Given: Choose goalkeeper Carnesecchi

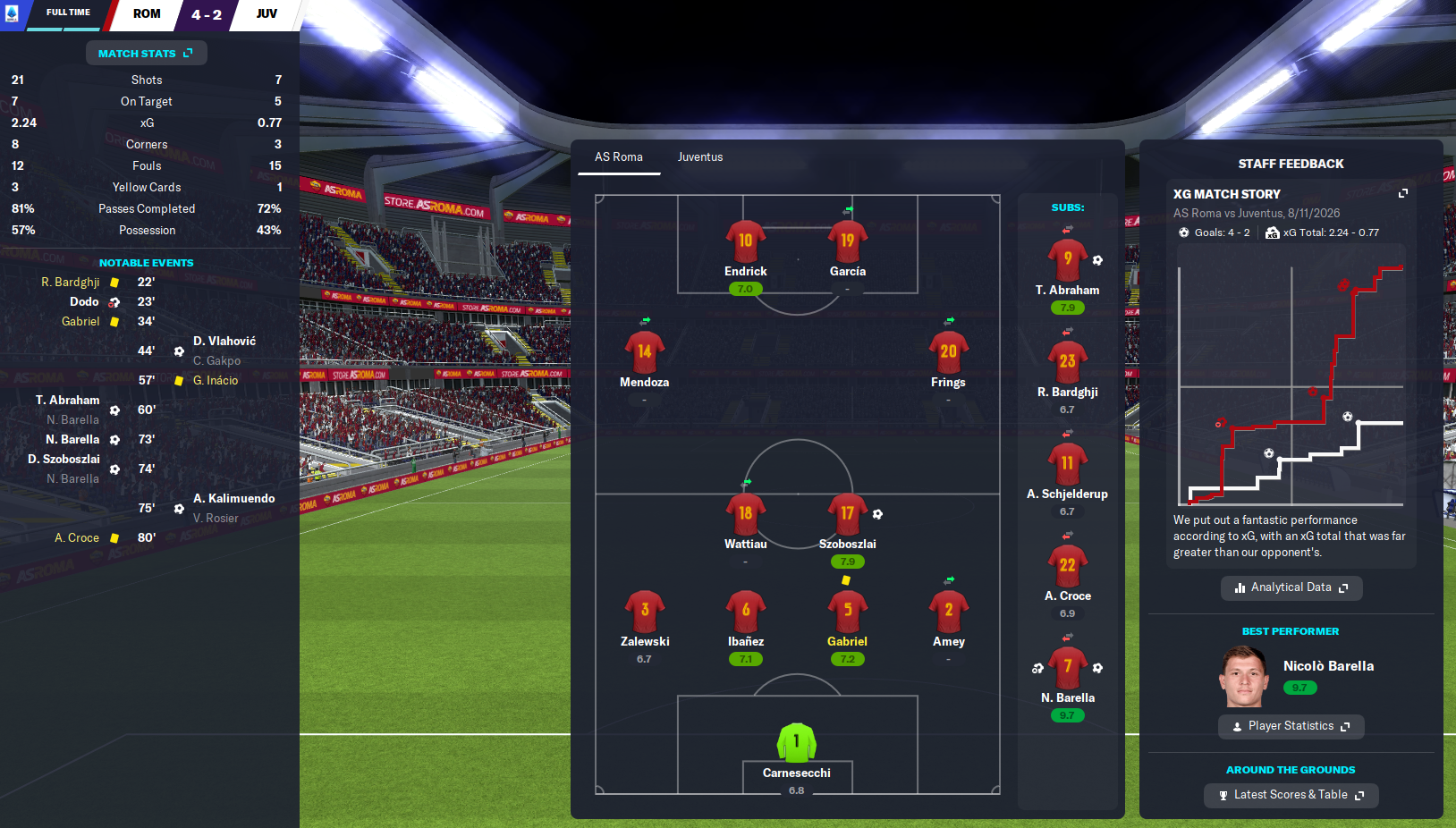Looking at the screenshot, I should 796,743.
